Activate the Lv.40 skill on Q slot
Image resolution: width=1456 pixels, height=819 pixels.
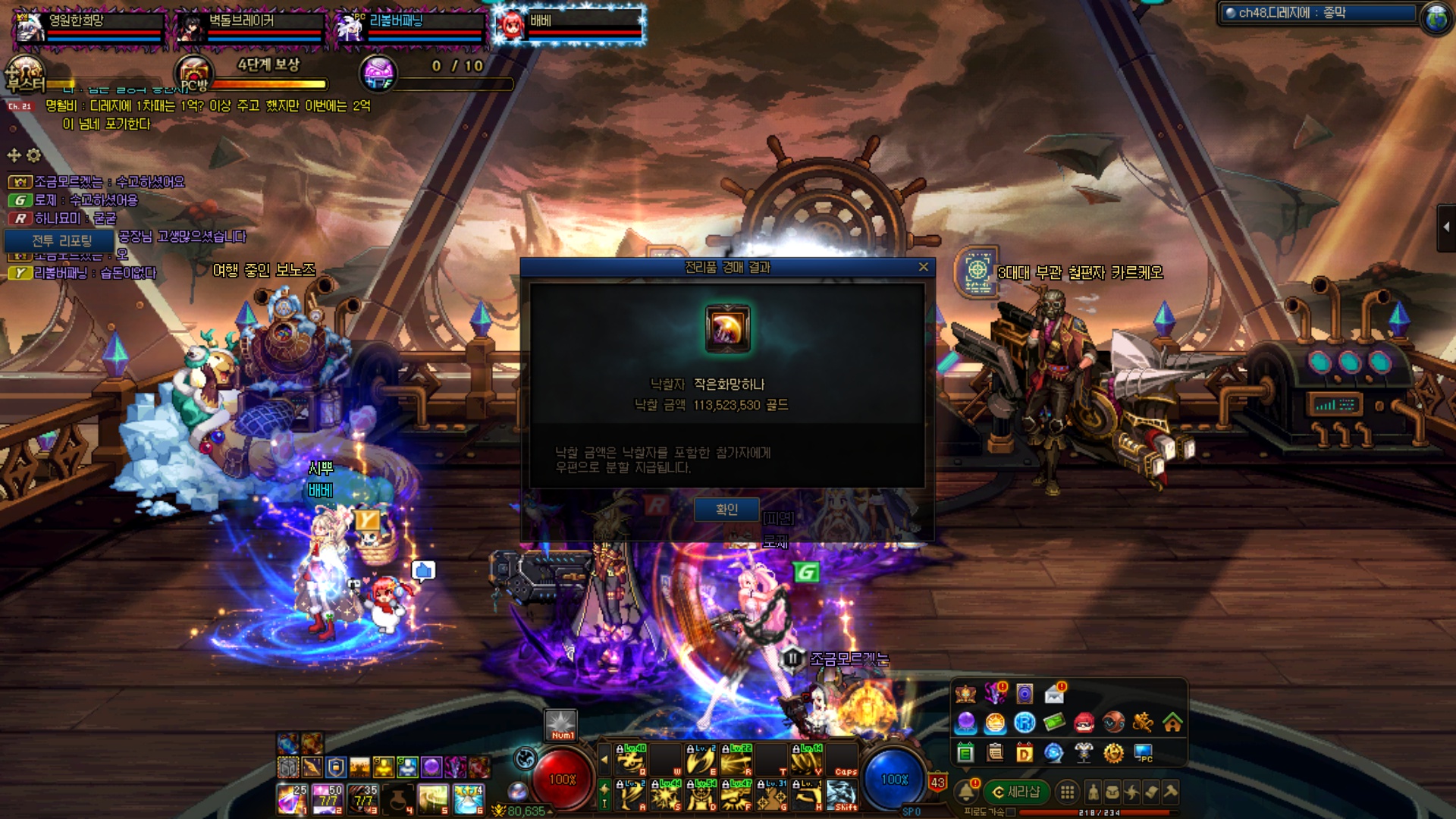point(630,760)
